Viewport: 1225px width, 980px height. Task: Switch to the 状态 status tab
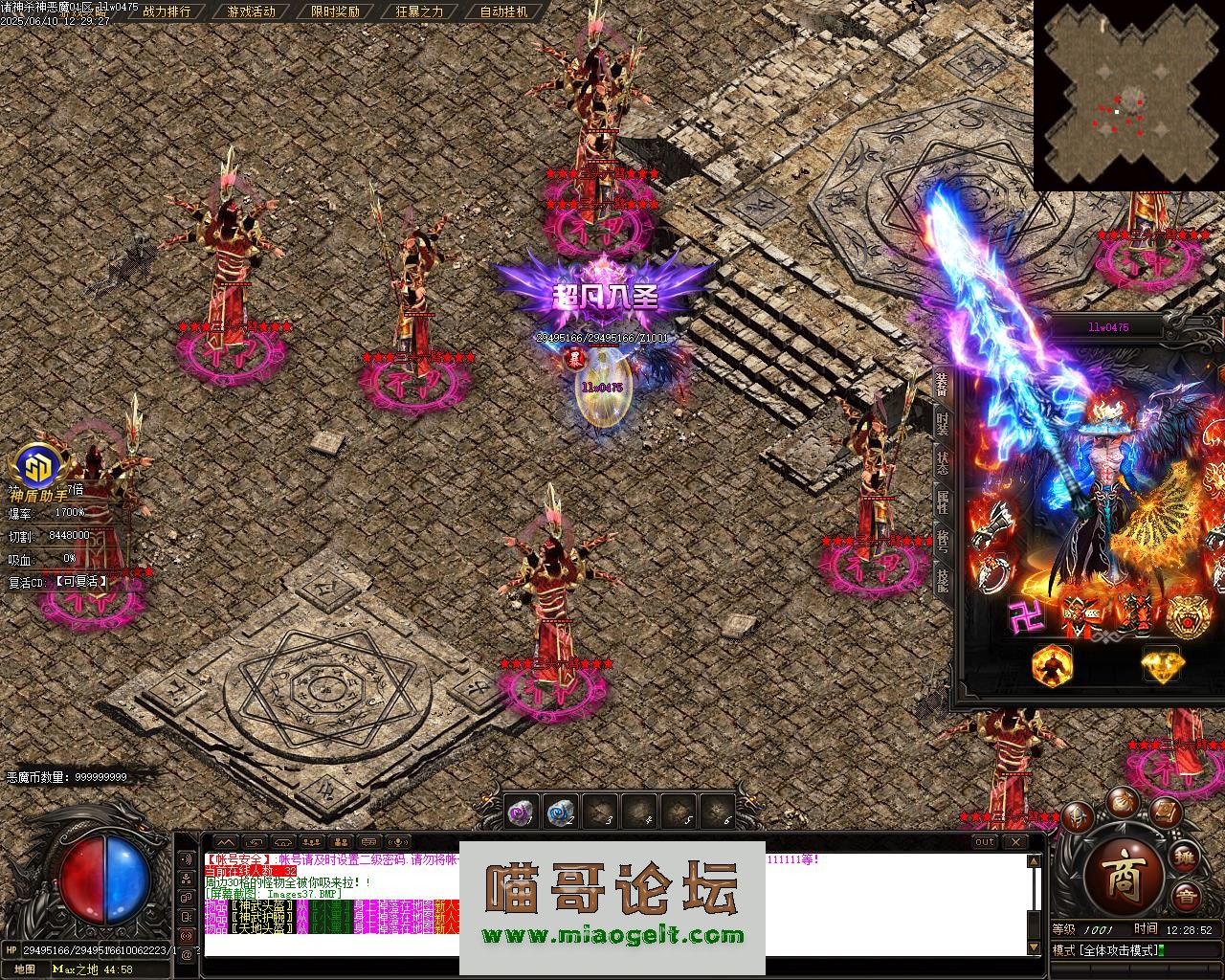tap(942, 464)
